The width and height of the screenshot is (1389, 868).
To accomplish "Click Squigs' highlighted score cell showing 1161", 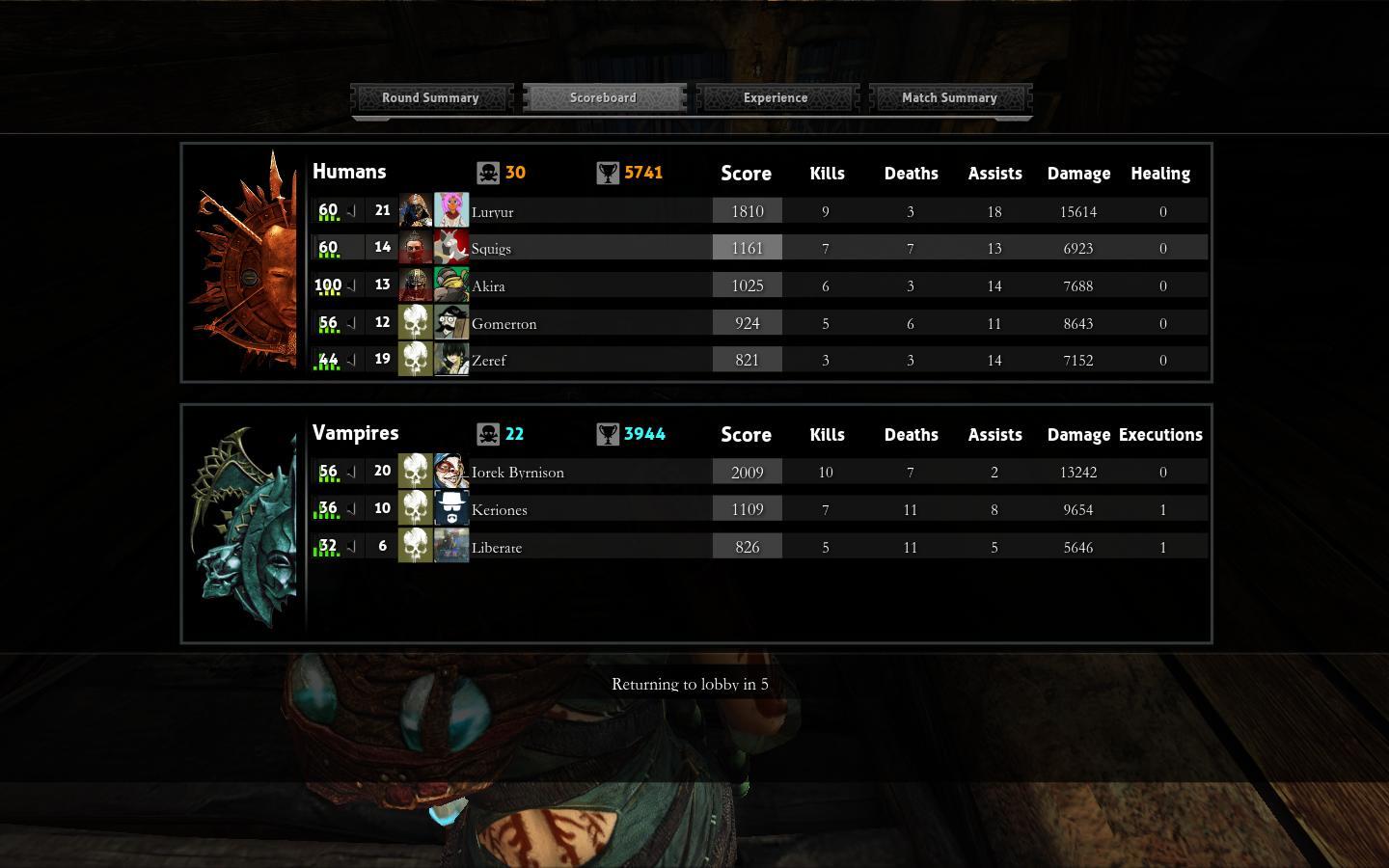I will coord(747,247).
